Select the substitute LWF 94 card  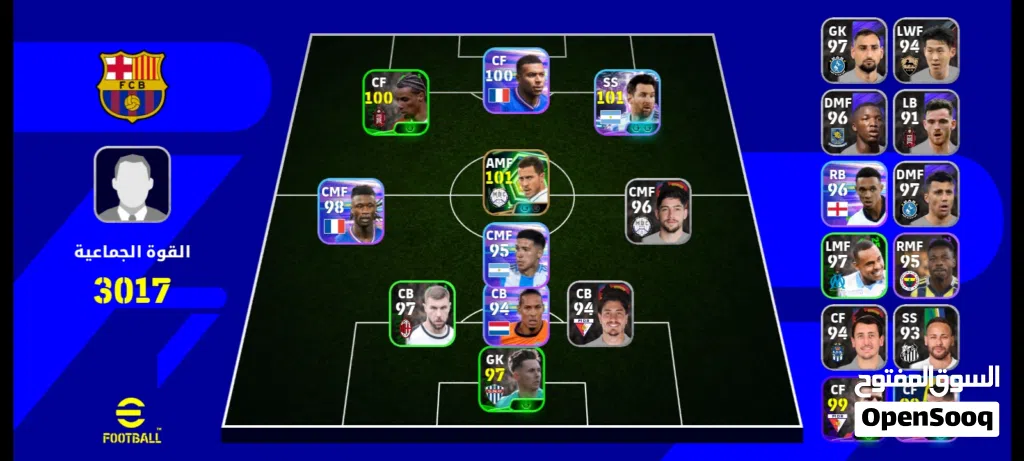coord(926,50)
